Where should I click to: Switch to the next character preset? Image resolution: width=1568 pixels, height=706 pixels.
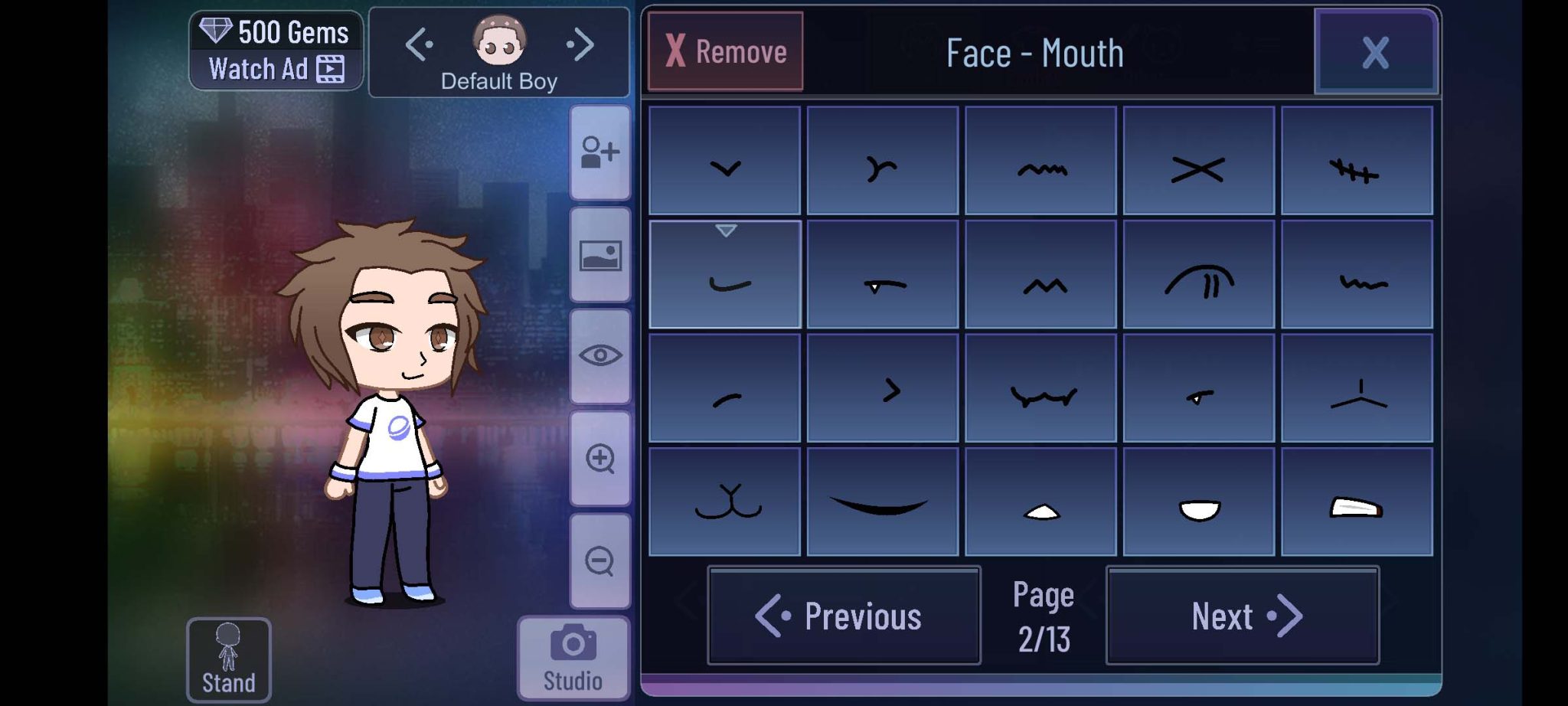click(581, 44)
